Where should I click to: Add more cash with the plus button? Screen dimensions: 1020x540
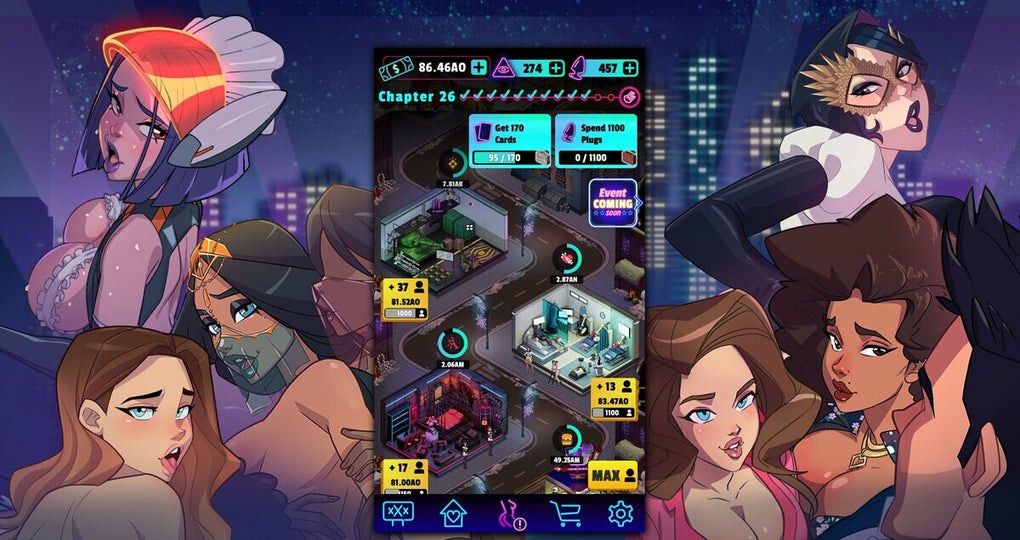pos(478,68)
